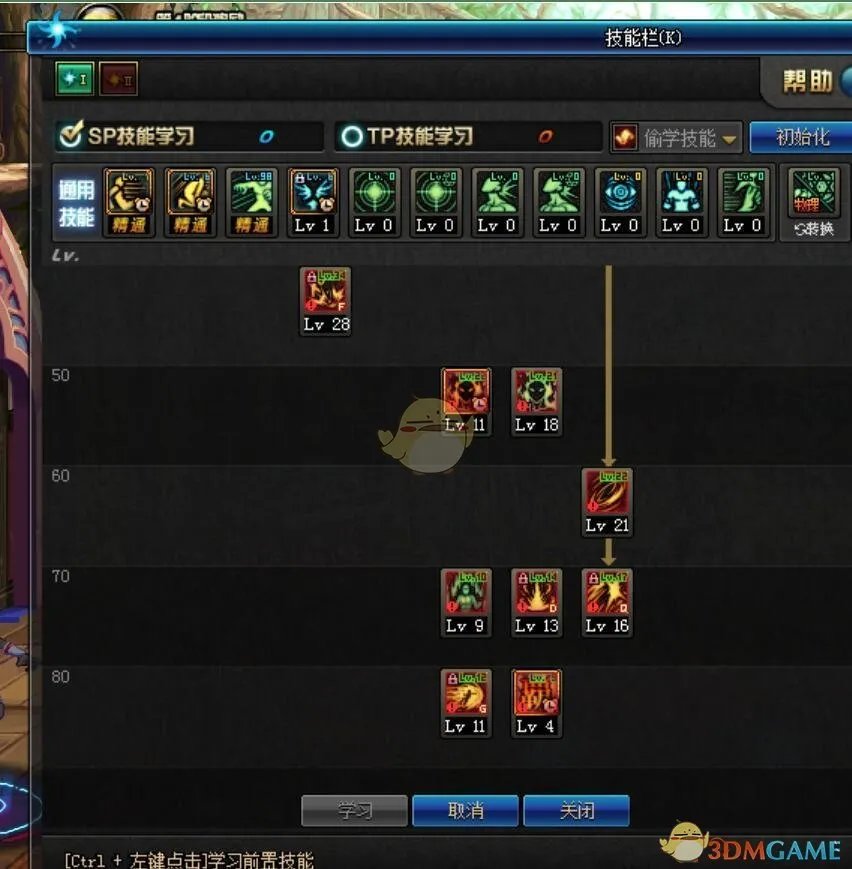Screen dimensions: 852x869
Task: Pick the Lv 16 skill icon
Action: [x=607, y=594]
